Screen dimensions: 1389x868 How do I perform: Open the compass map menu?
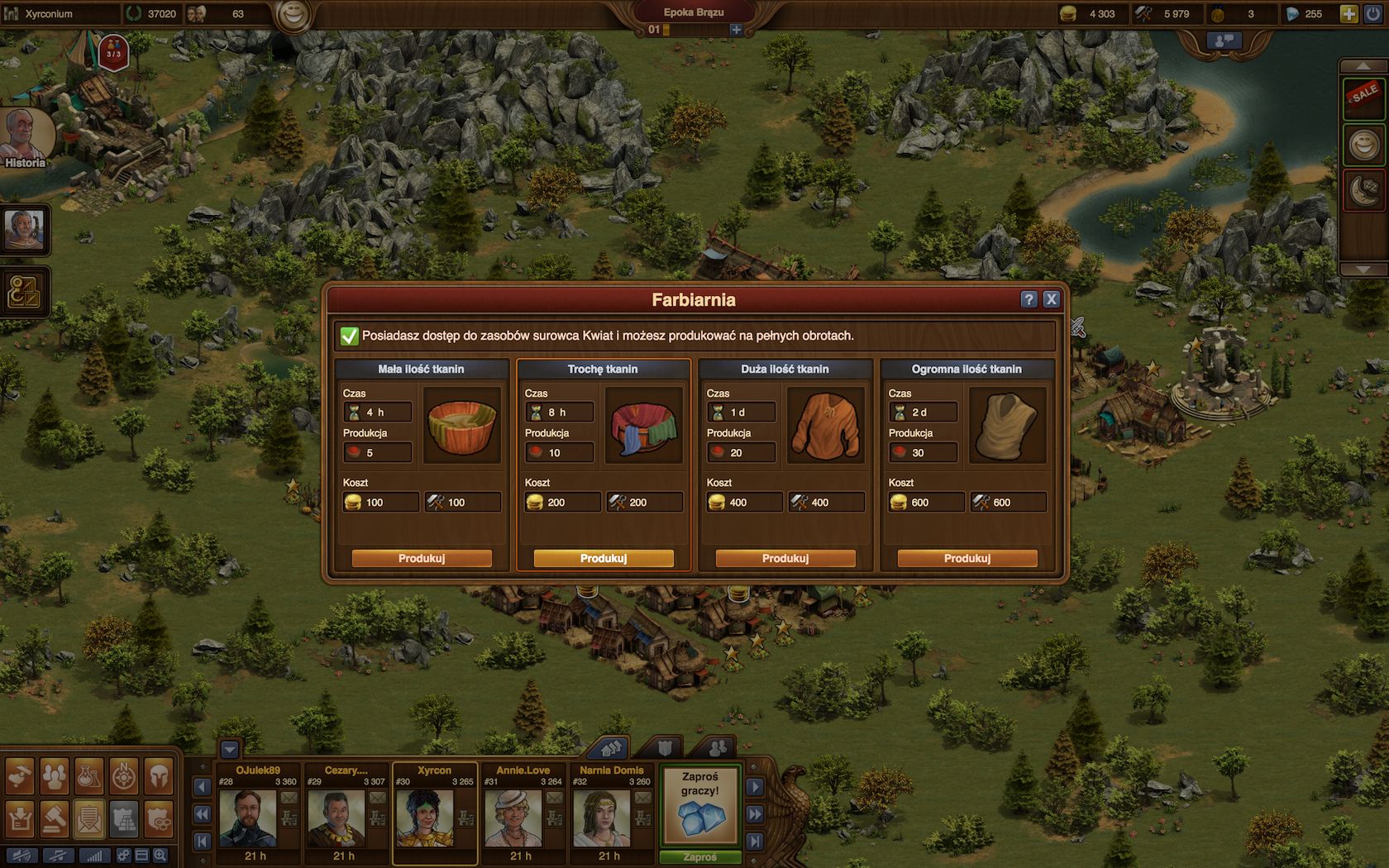(124, 776)
